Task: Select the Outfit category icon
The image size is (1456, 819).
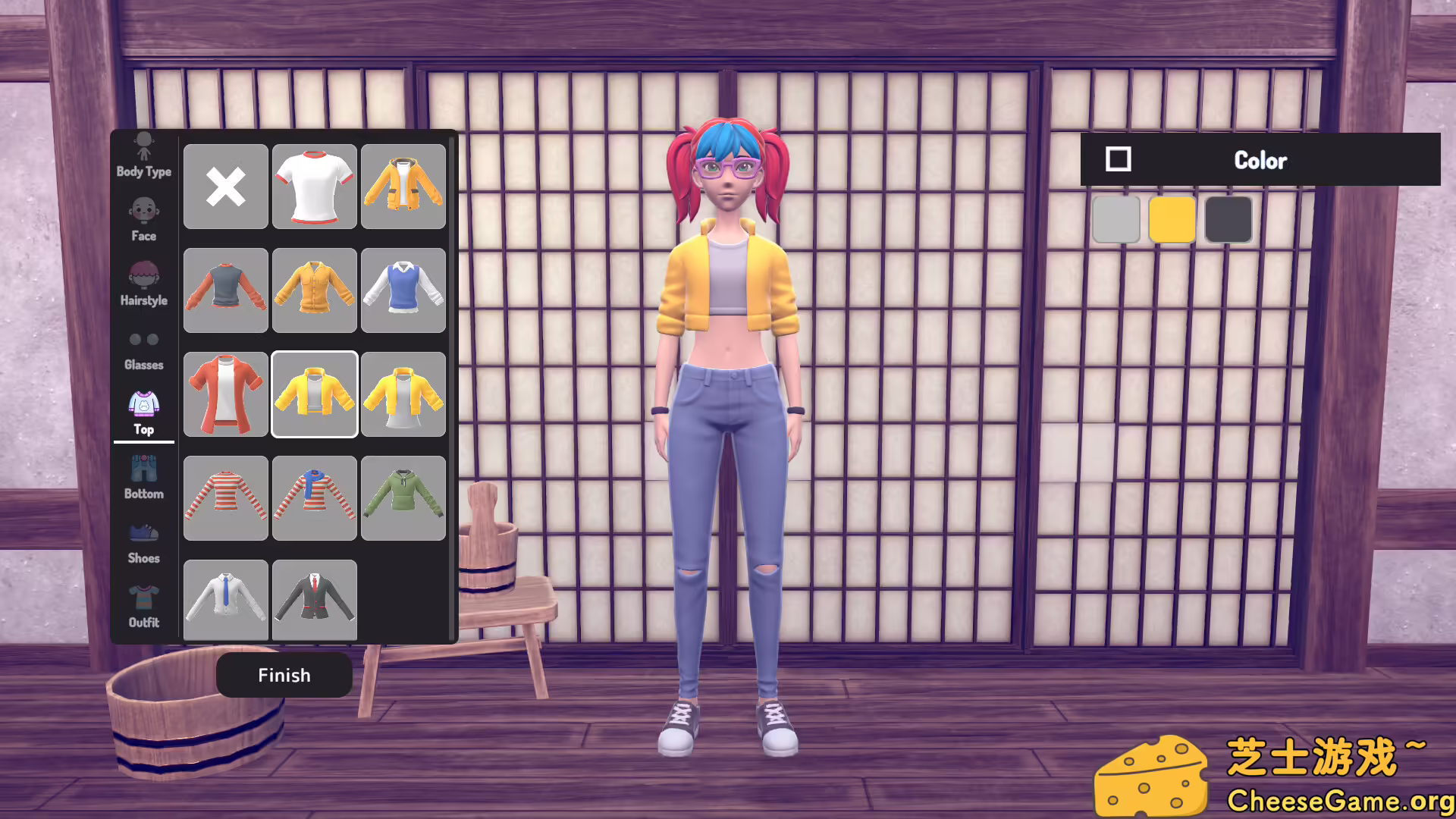Action: pyautogui.click(x=143, y=603)
